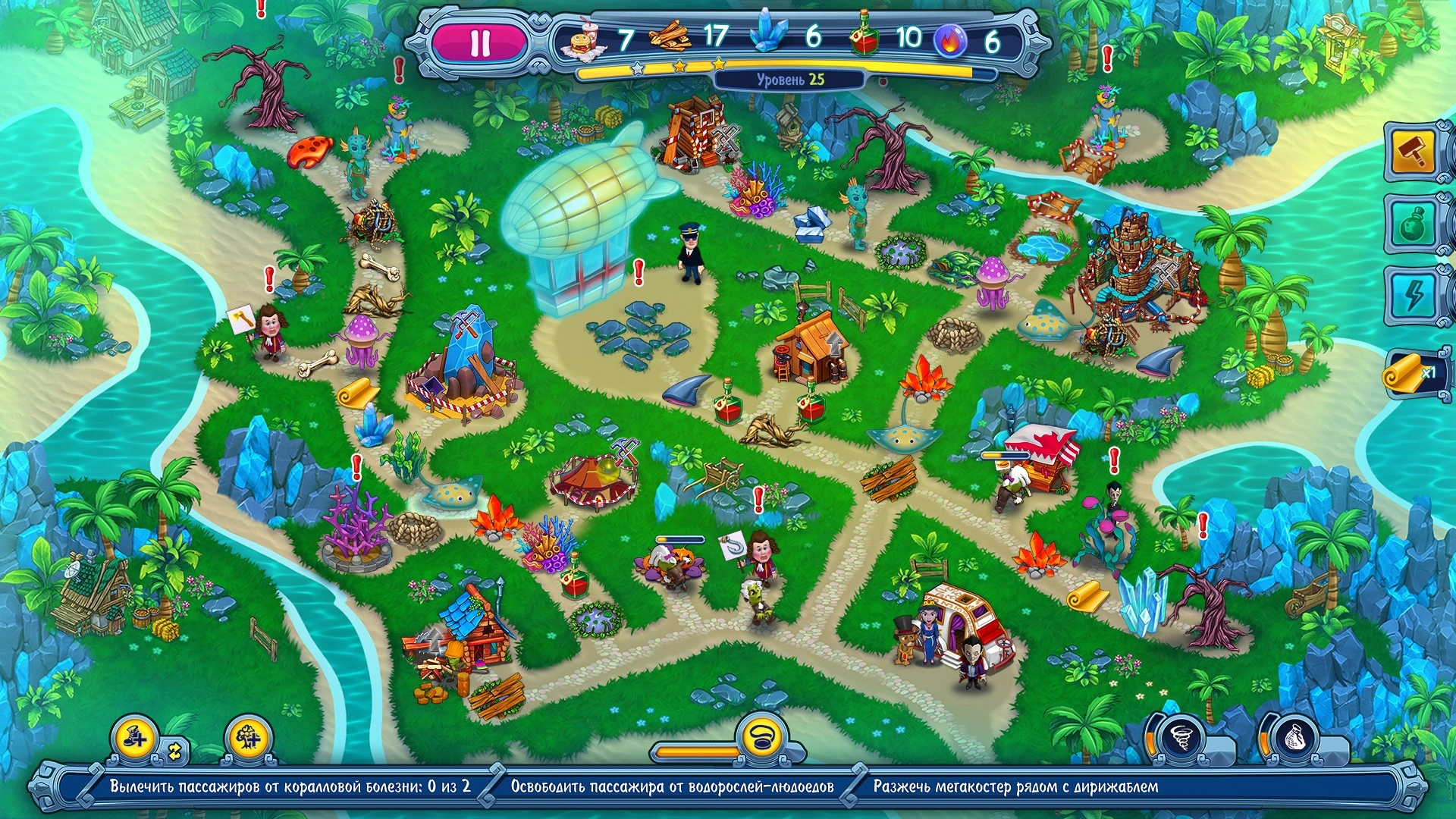1456x819 pixels.
Task: Open the coral disease cure objective
Action: pyautogui.click(x=290, y=786)
